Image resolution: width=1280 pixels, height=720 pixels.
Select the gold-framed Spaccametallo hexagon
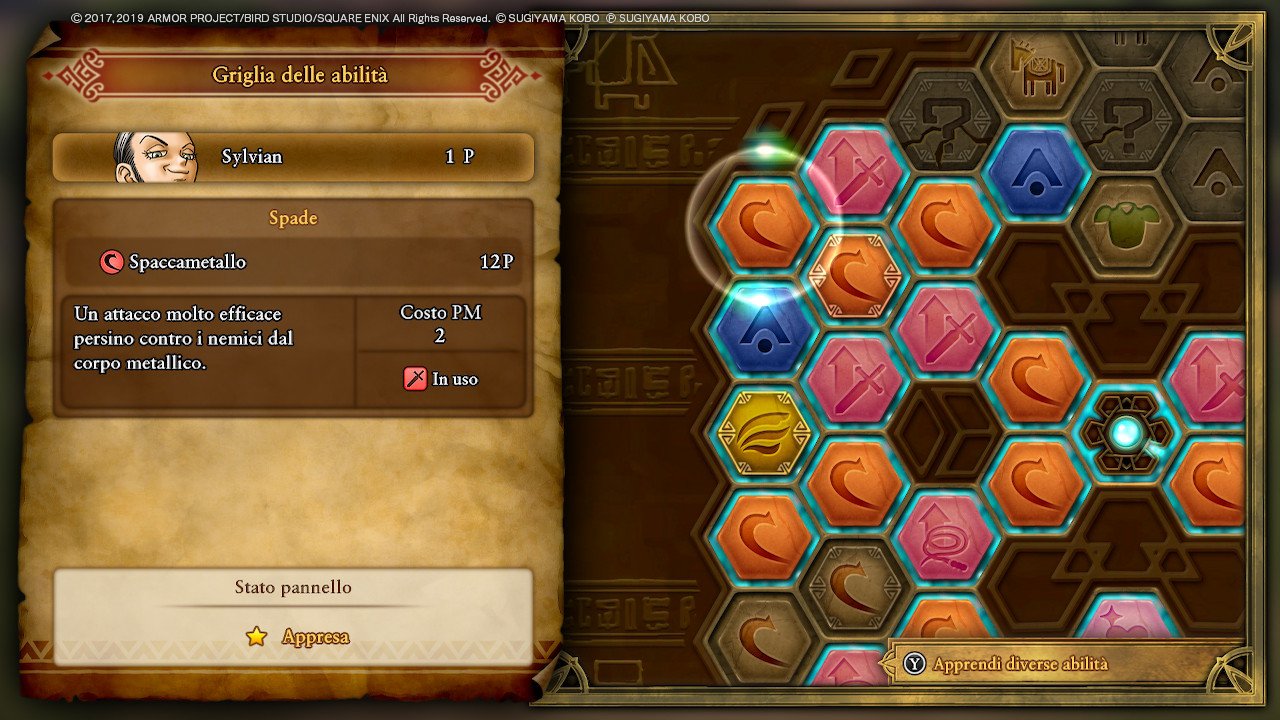point(855,275)
